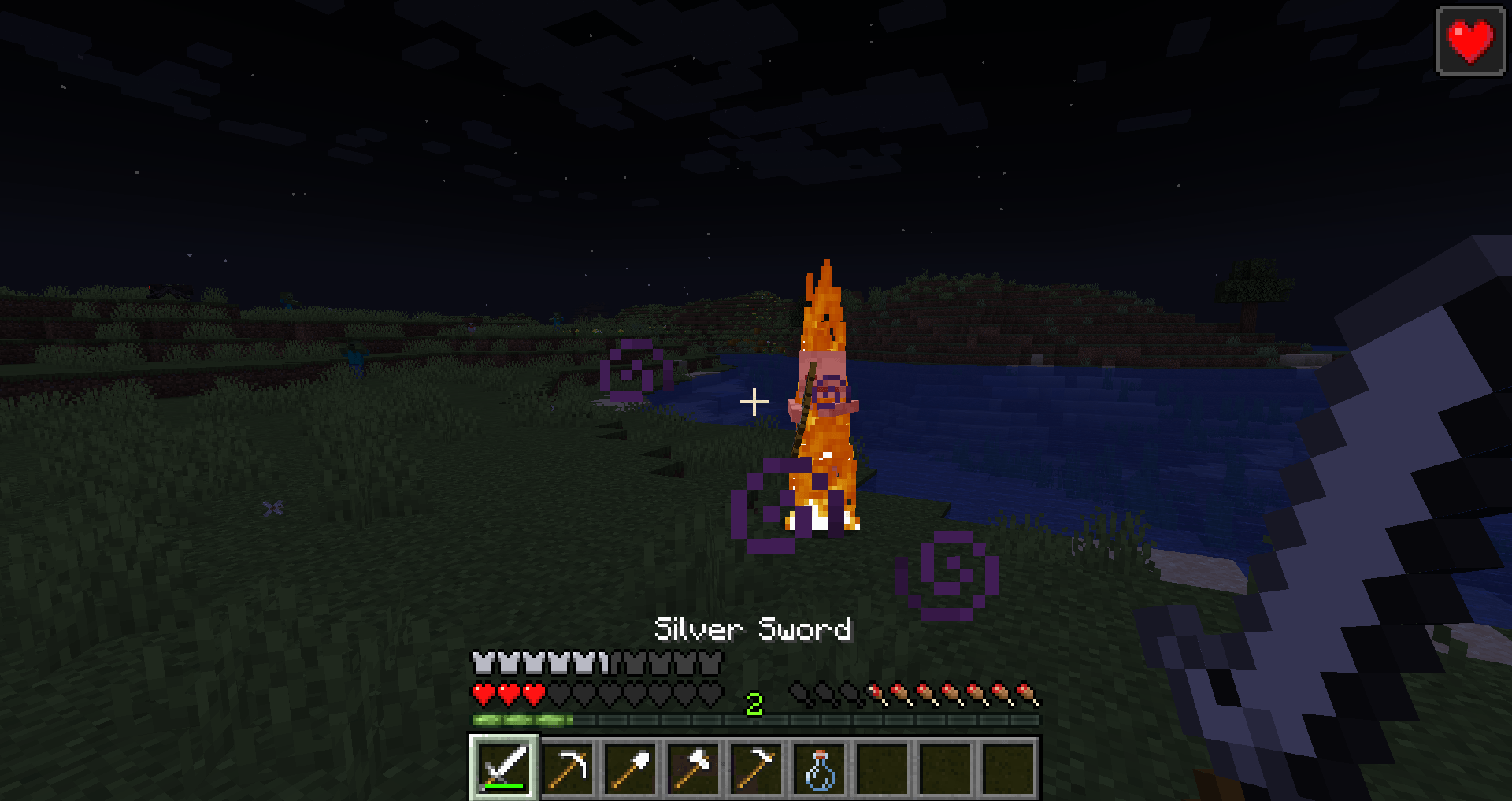Click the green experience bar
Screen dimensions: 1512x801
coord(520,720)
